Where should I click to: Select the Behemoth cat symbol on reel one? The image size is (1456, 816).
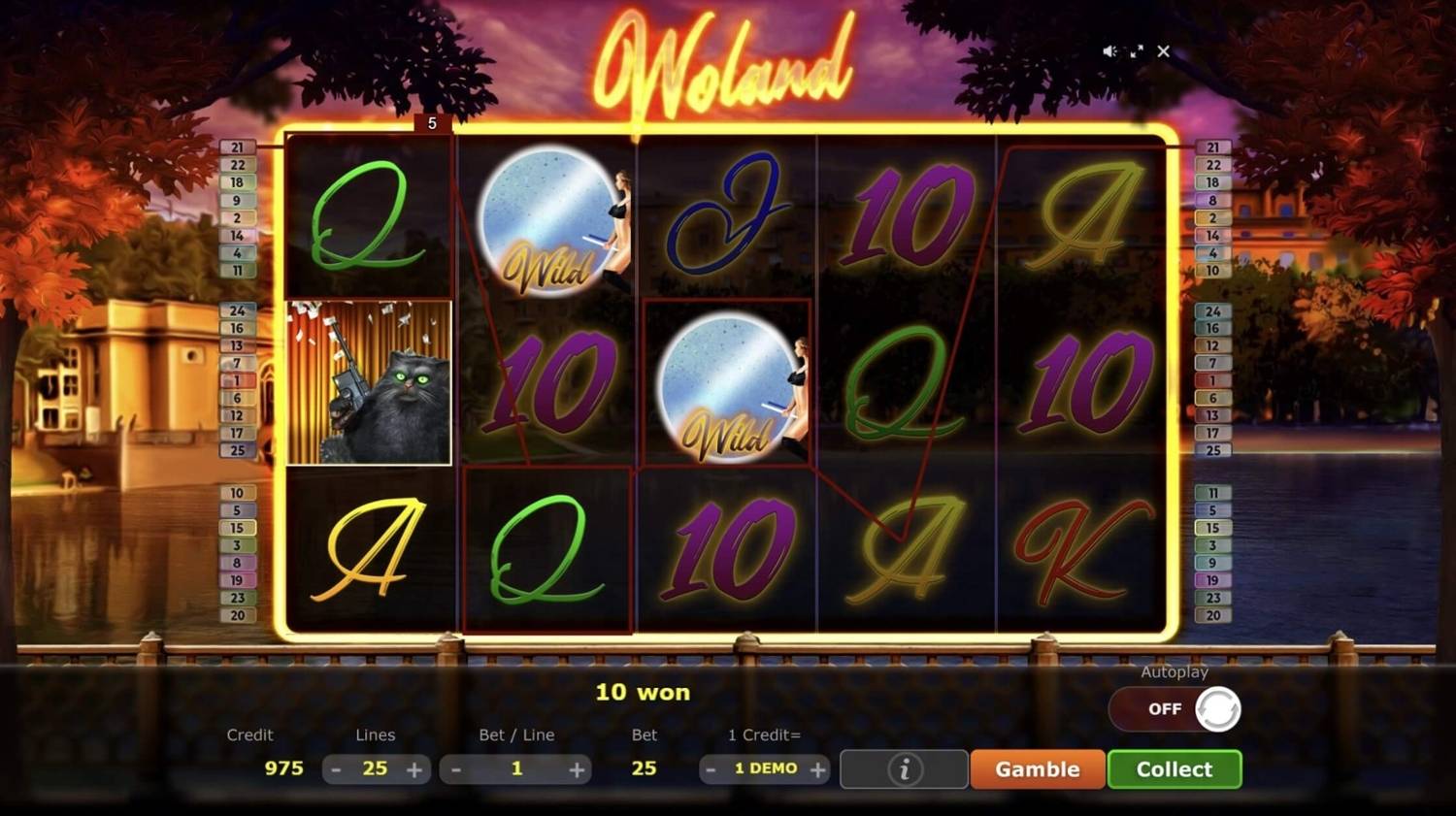tap(367, 383)
